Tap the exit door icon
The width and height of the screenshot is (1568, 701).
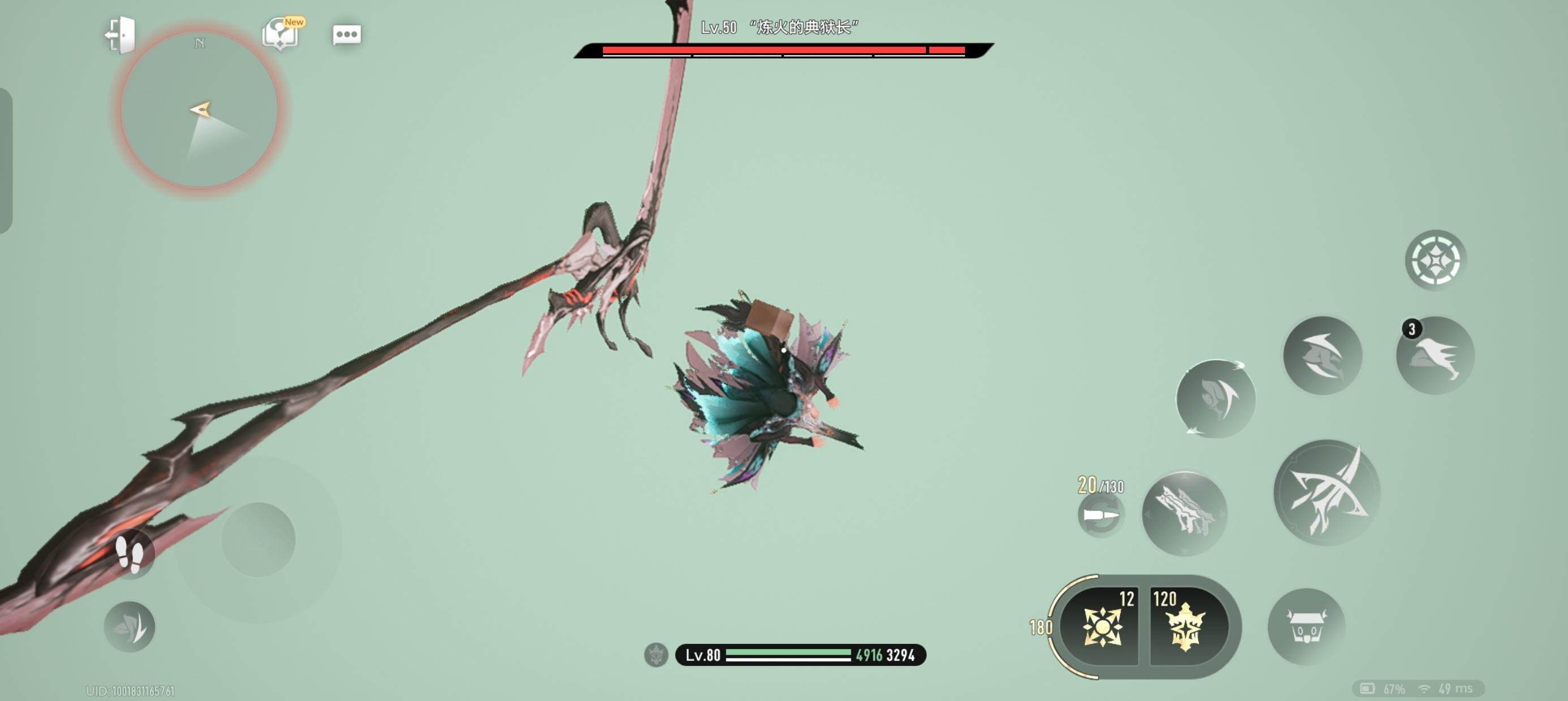[120, 34]
